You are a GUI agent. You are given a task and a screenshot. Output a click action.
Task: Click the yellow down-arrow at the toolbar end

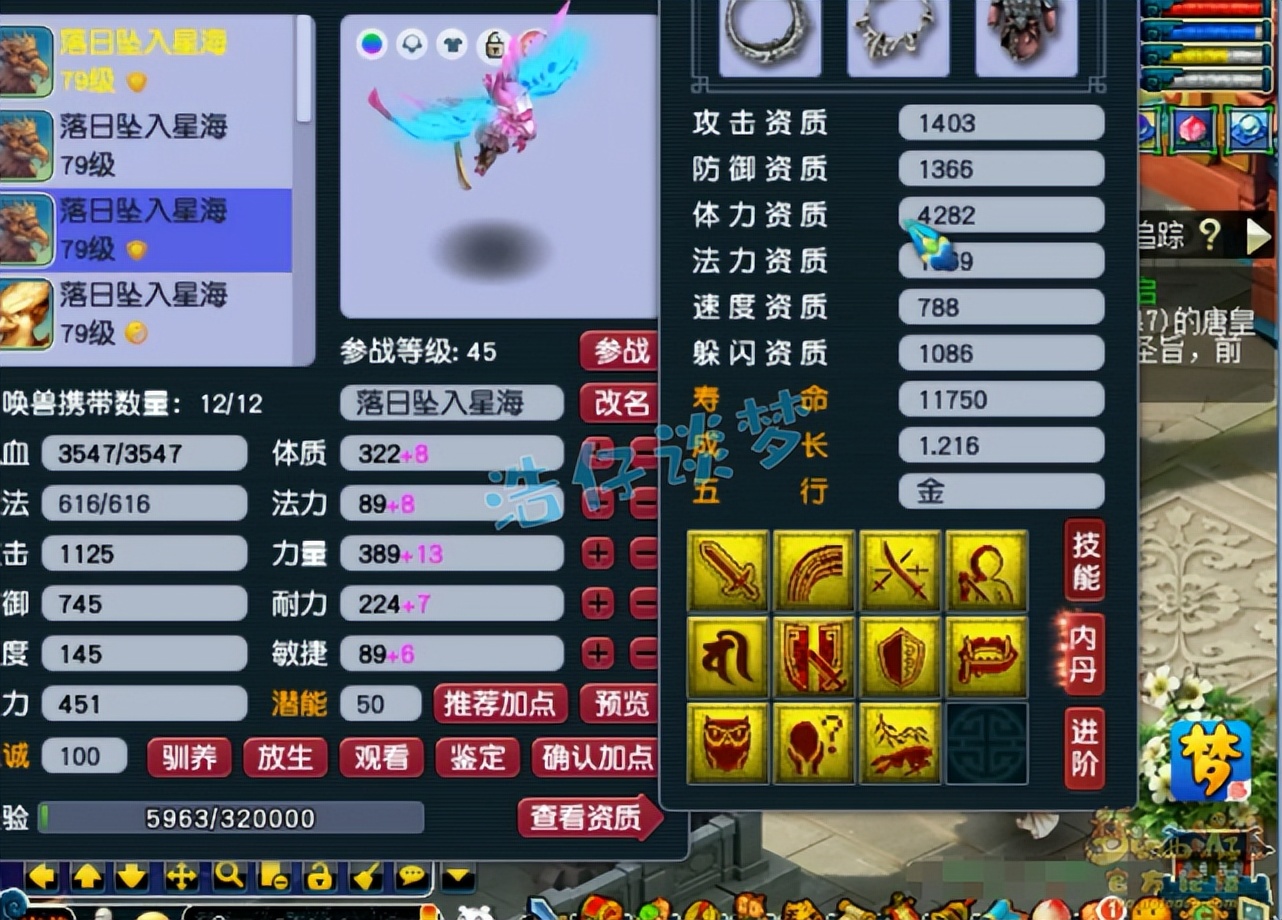click(459, 875)
